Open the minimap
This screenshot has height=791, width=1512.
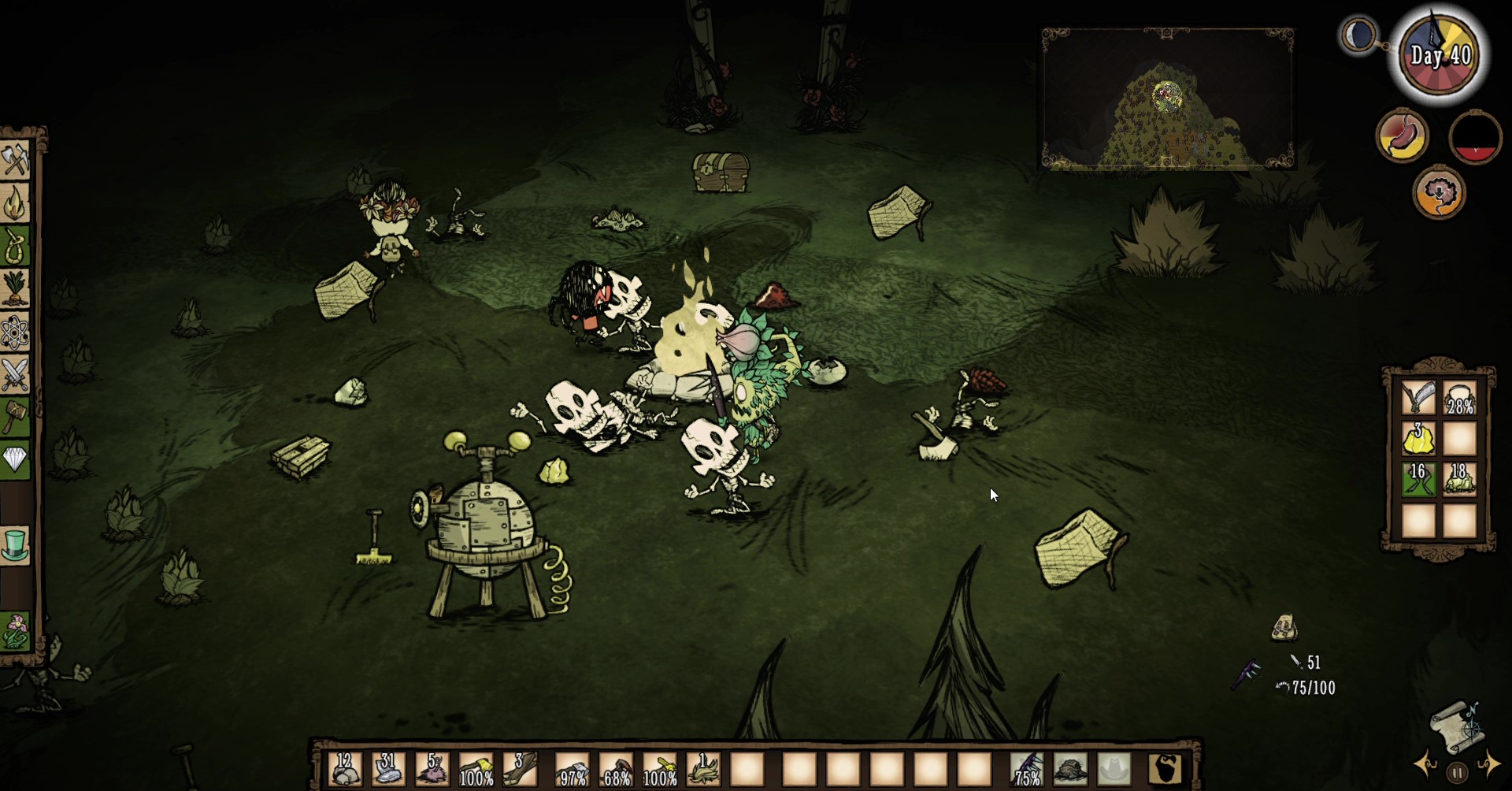point(1167,99)
